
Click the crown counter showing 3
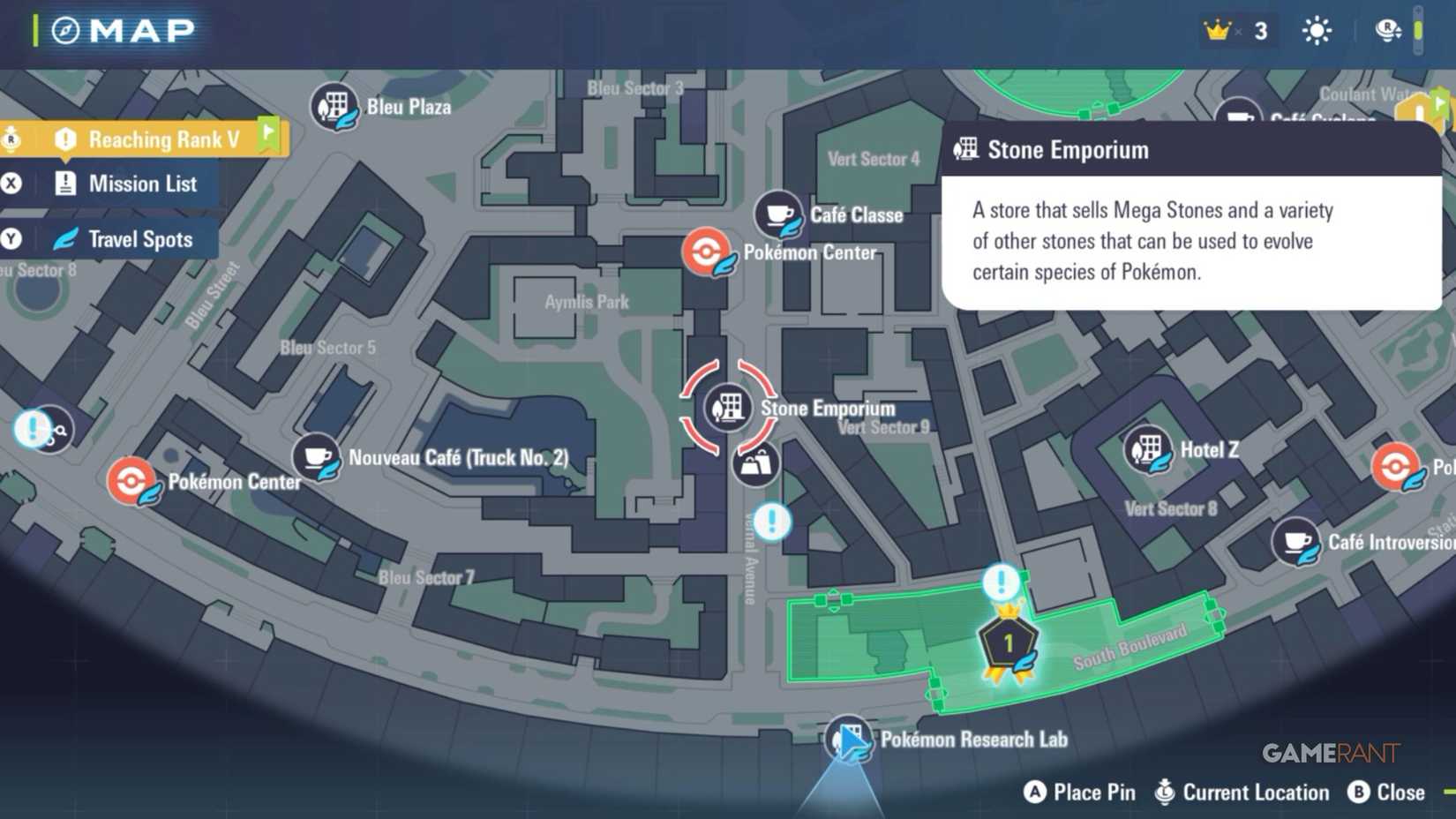click(x=1235, y=29)
